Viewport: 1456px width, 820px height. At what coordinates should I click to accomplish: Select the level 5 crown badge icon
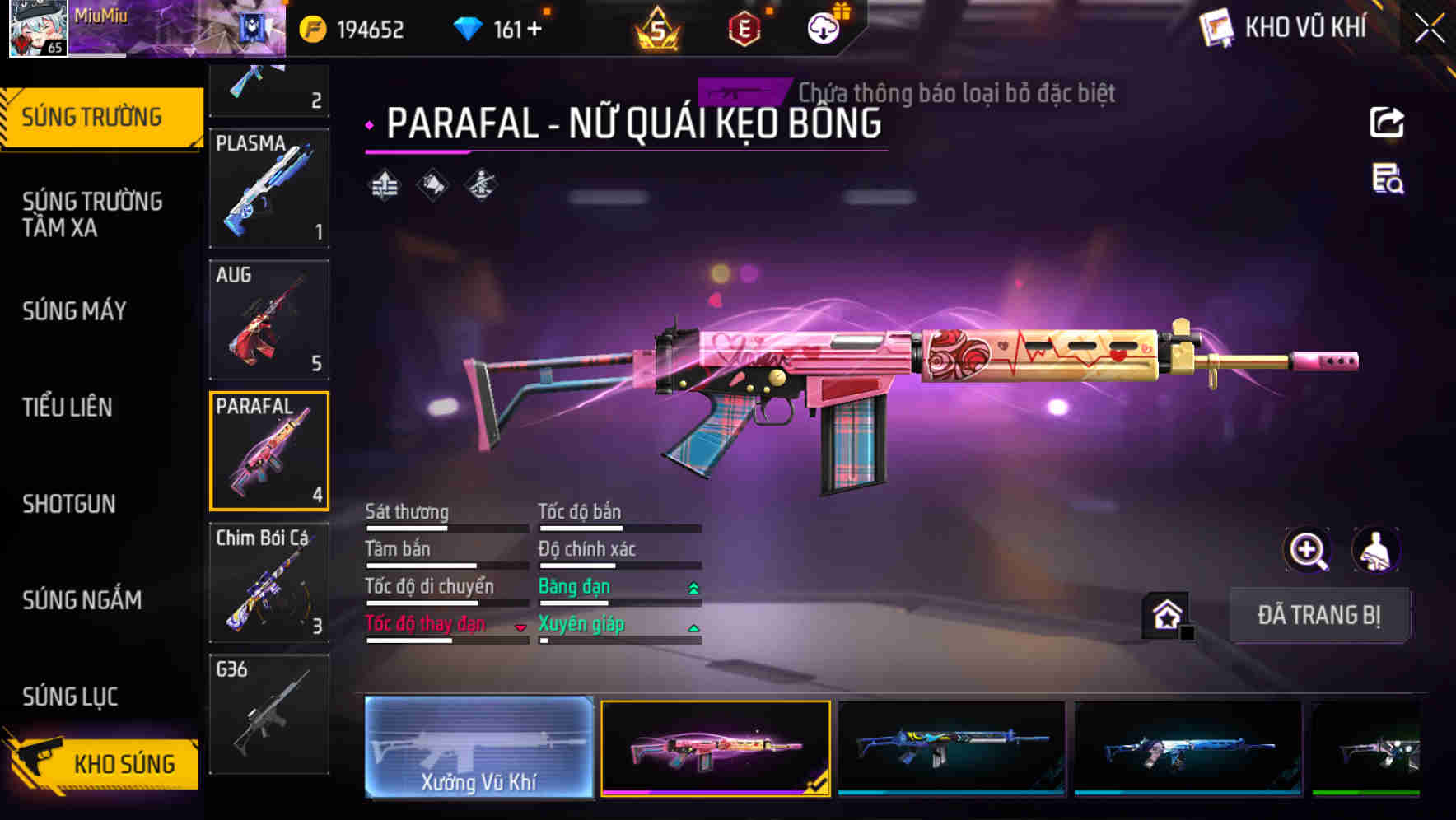[x=659, y=28]
